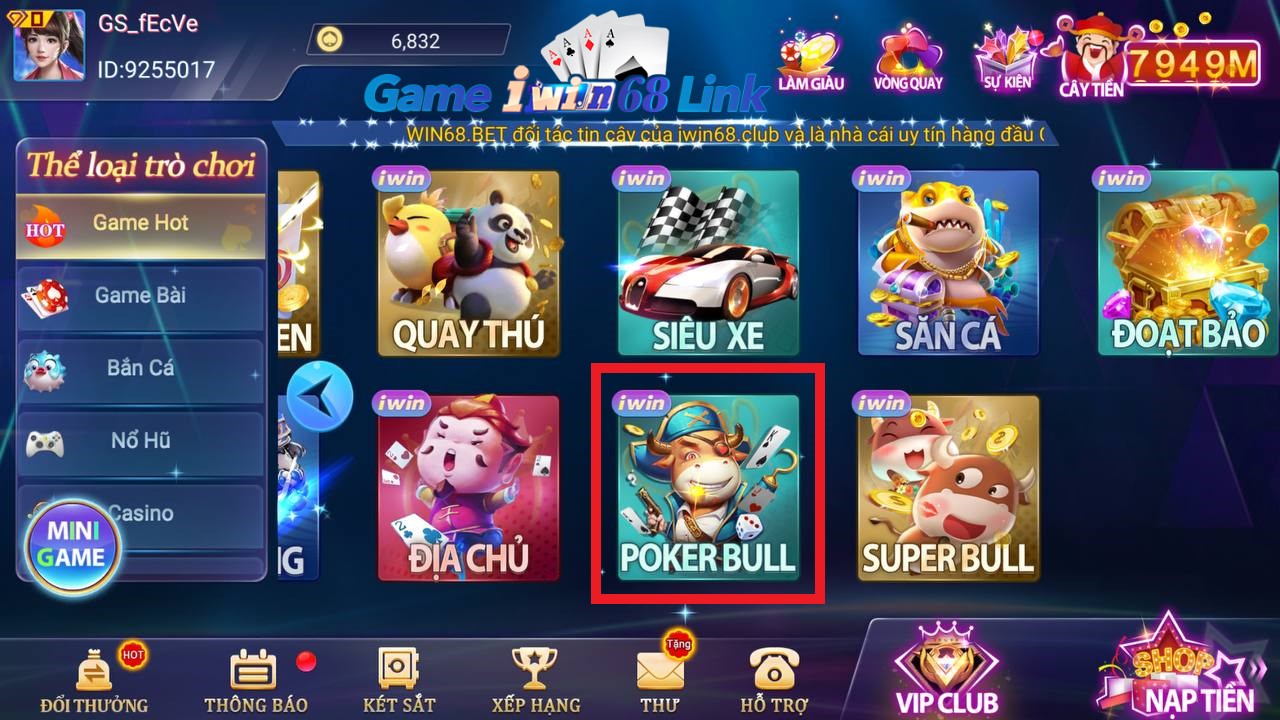The width and height of the screenshot is (1280, 720).
Task: Open the Super Bull game tile
Action: click(947, 488)
